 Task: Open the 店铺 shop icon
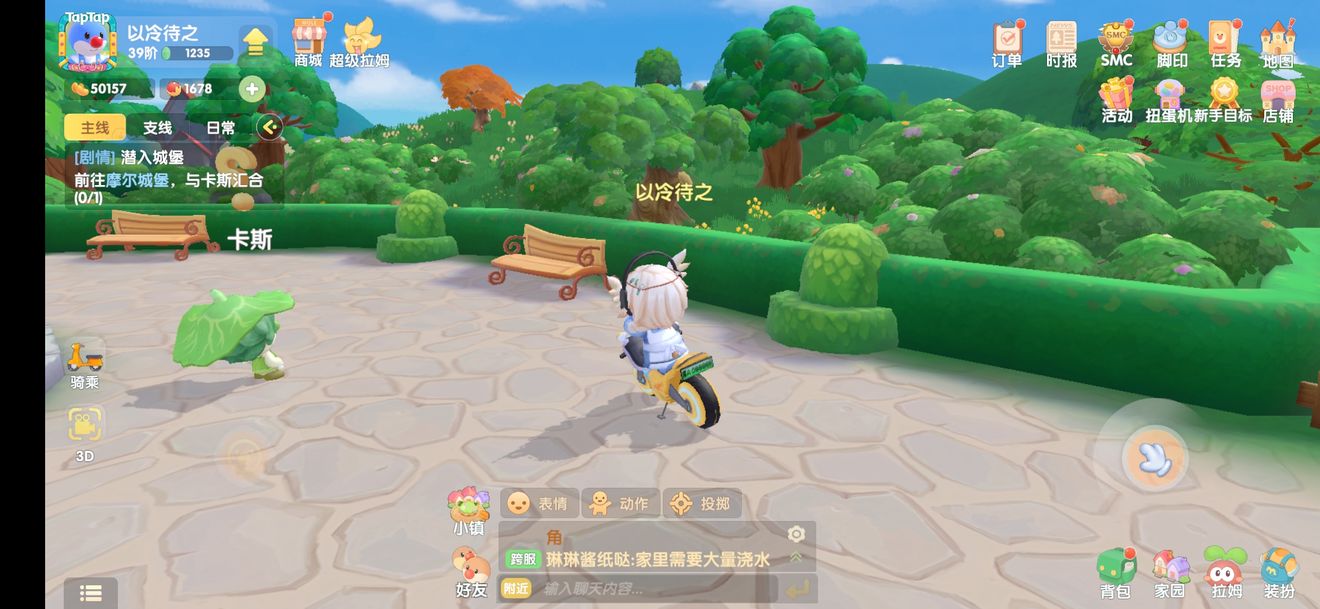tap(1278, 98)
